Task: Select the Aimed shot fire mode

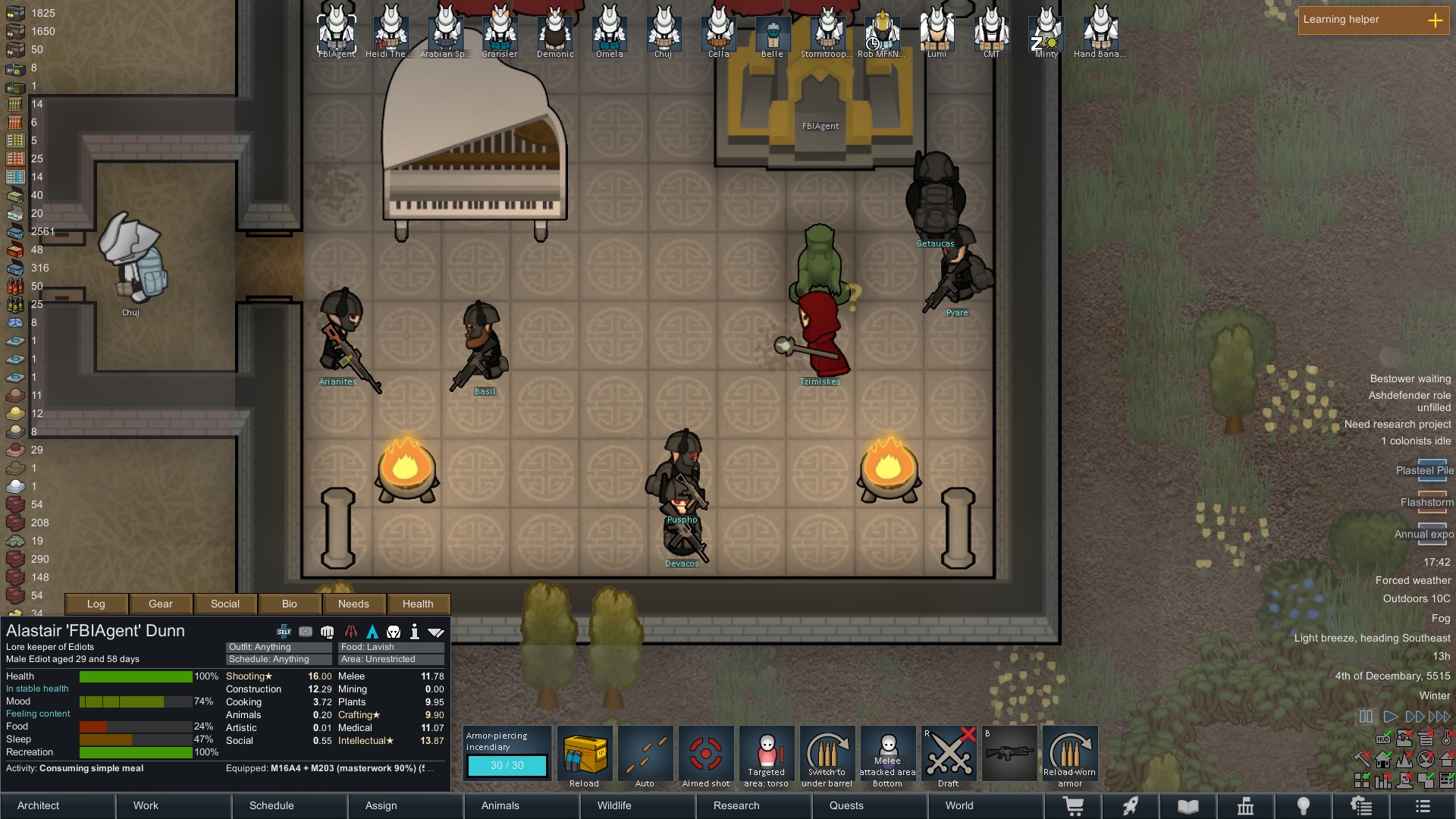Action: click(706, 756)
